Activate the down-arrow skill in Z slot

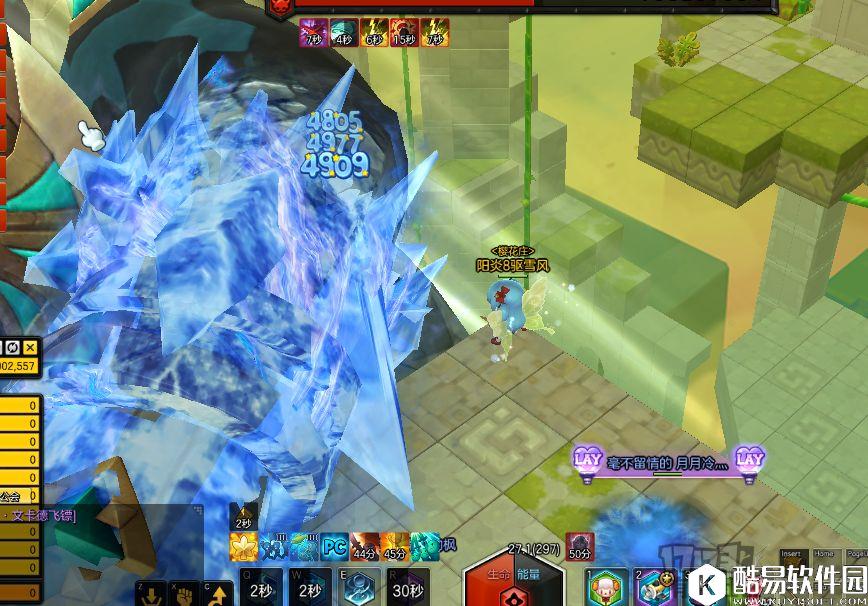pyautogui.click(x=153, y=593)
